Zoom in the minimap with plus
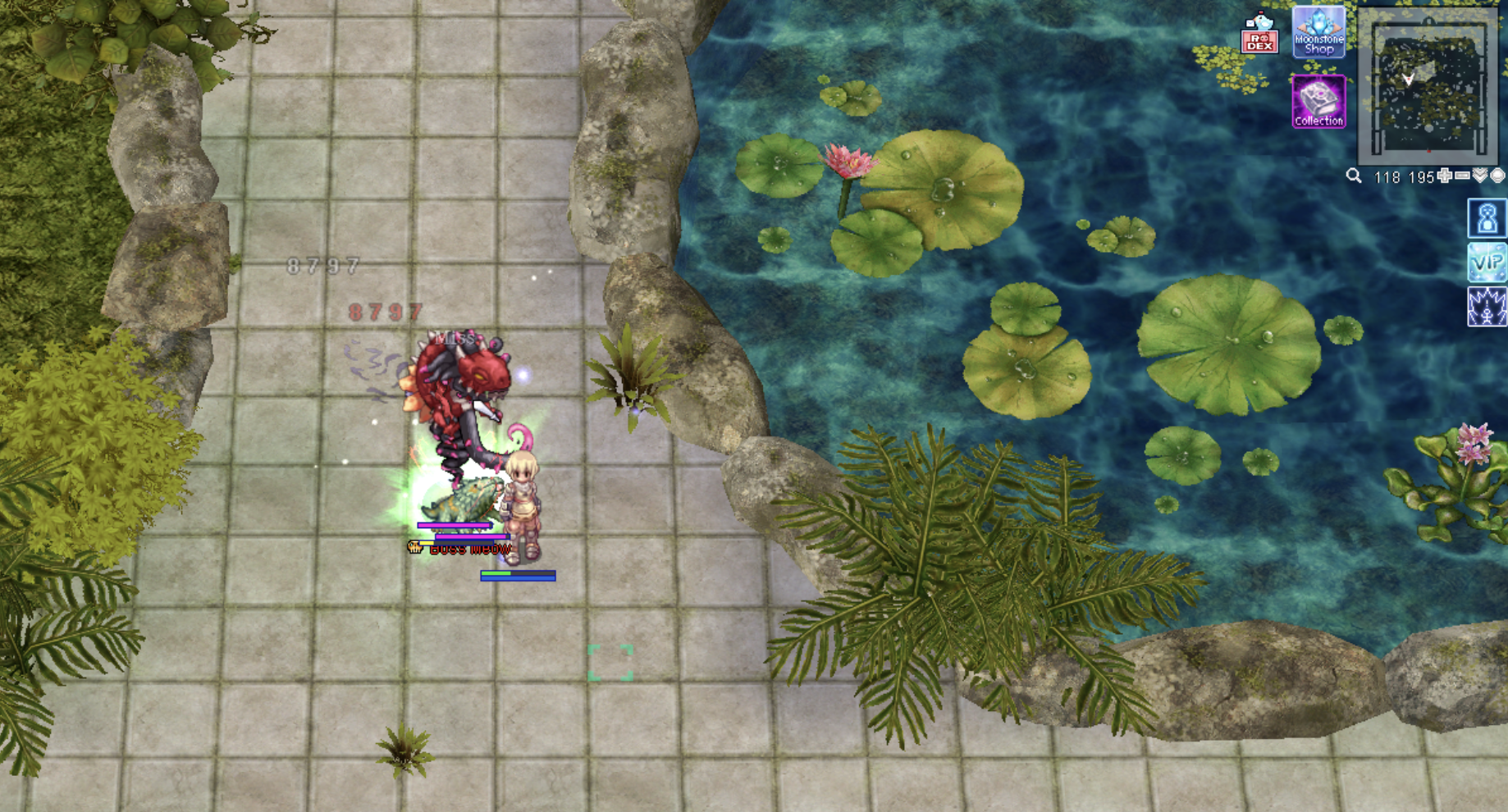The image size is (1508, 812). click(x=1445, y=176)
